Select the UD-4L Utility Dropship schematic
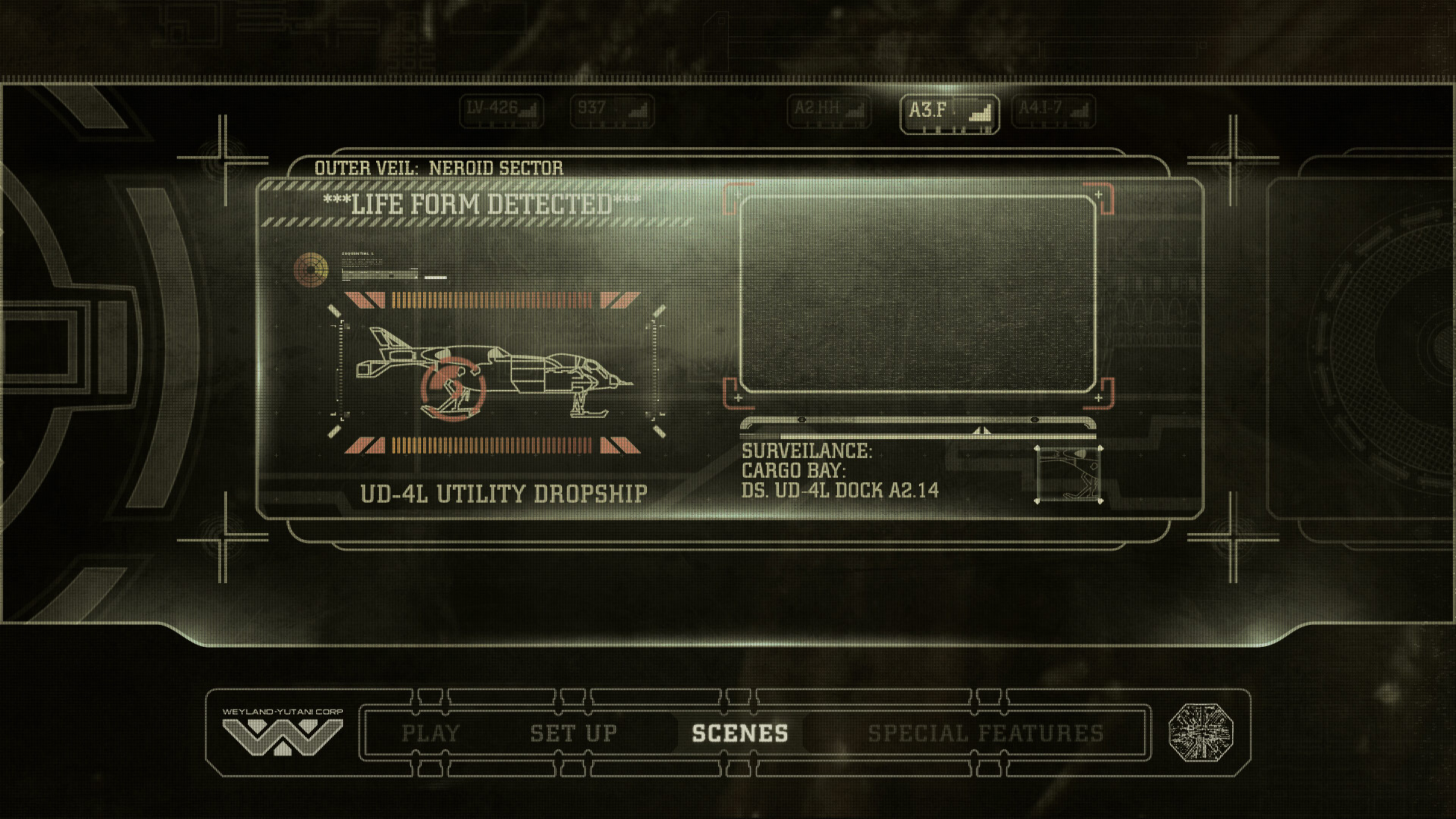Viewport: 1456px width, 819px height. tap(493, 372)
